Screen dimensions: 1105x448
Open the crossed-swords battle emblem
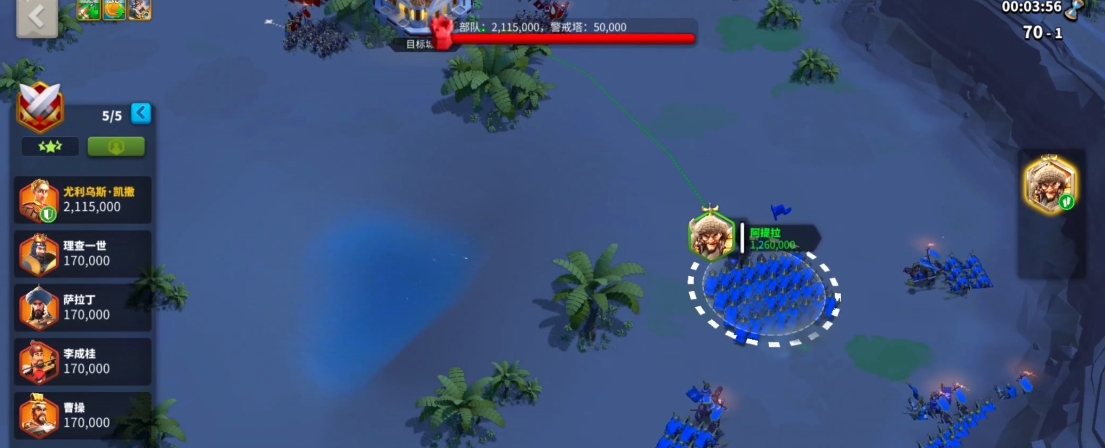tap(41, 107)
